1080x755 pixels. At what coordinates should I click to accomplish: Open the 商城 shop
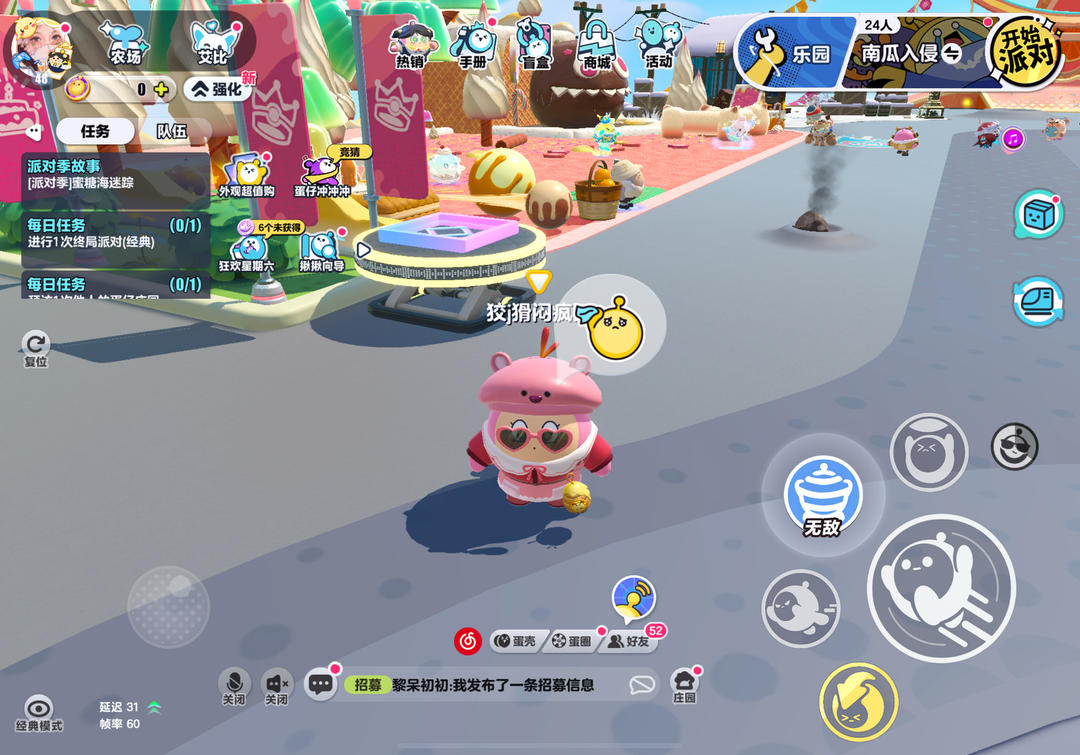(x=597, y=46)
